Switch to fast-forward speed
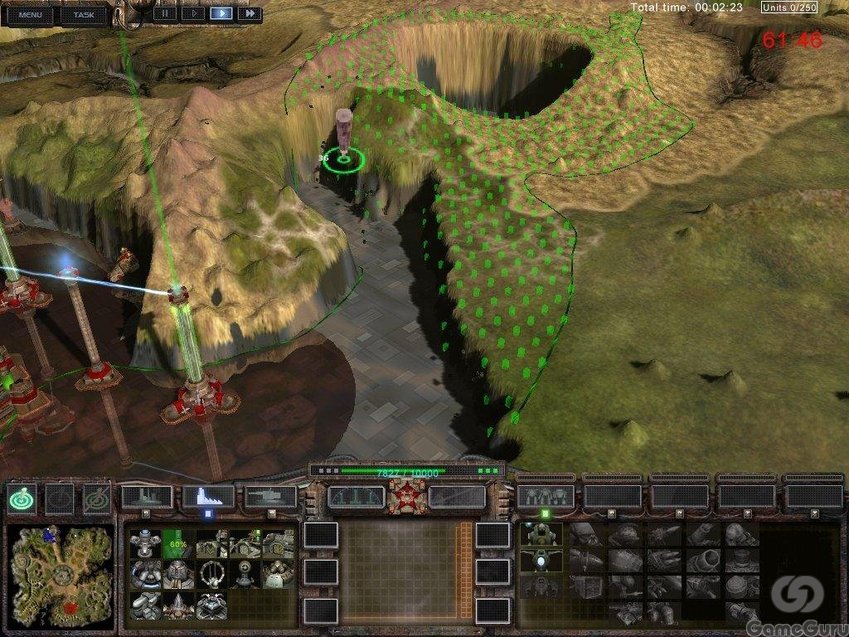849x637 pixels. tap(249, 14)
